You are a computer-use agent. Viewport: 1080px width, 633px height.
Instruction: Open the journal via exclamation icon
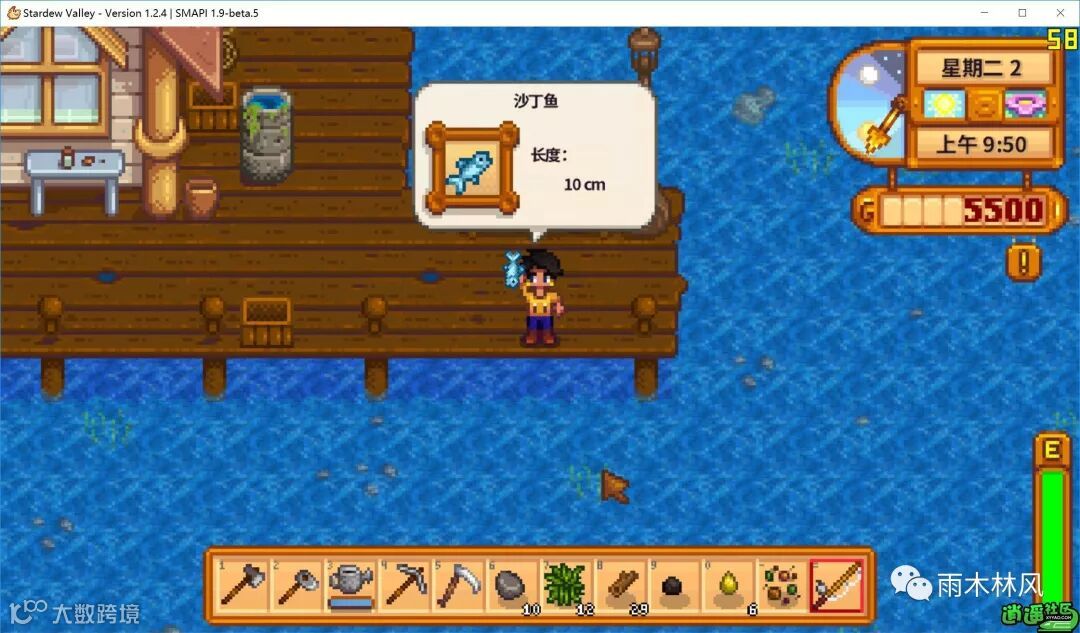pyautogui.click(x=1024, y=263)
